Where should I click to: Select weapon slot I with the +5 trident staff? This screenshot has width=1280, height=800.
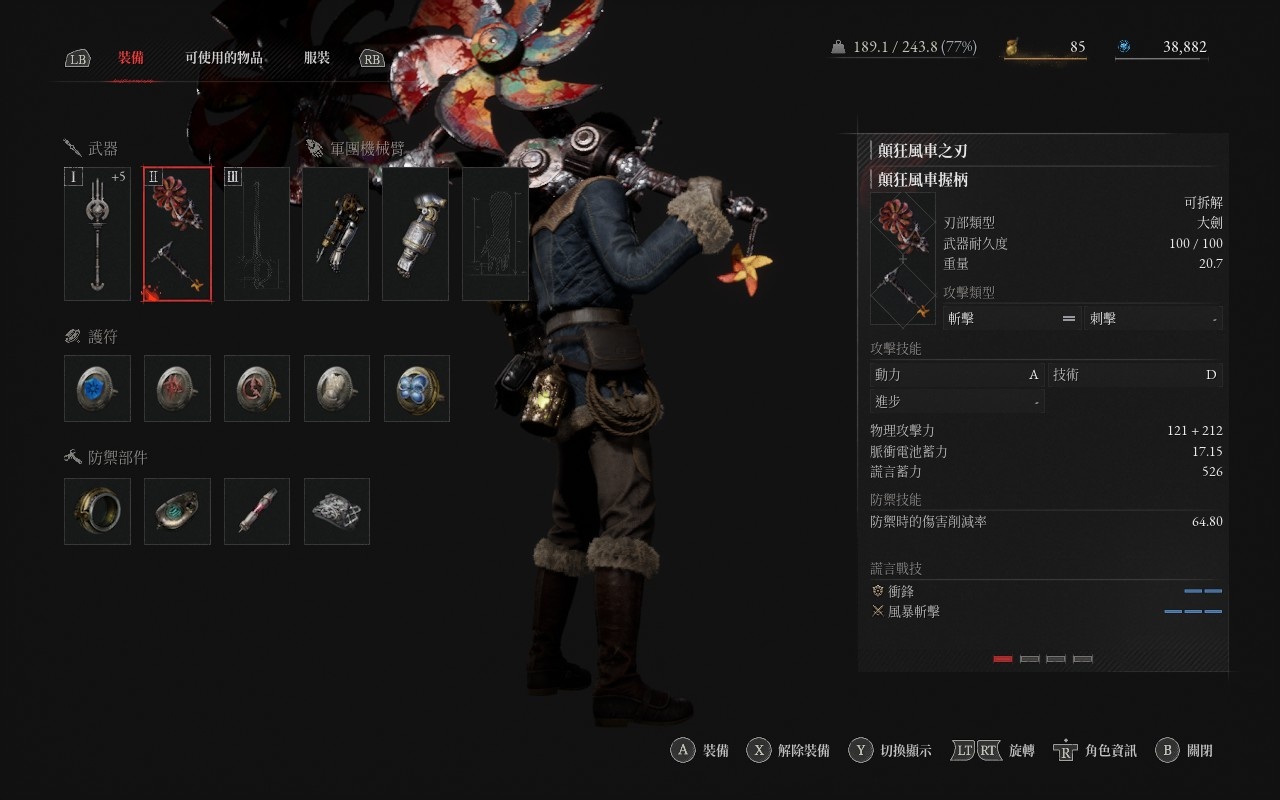click(97, 234)
